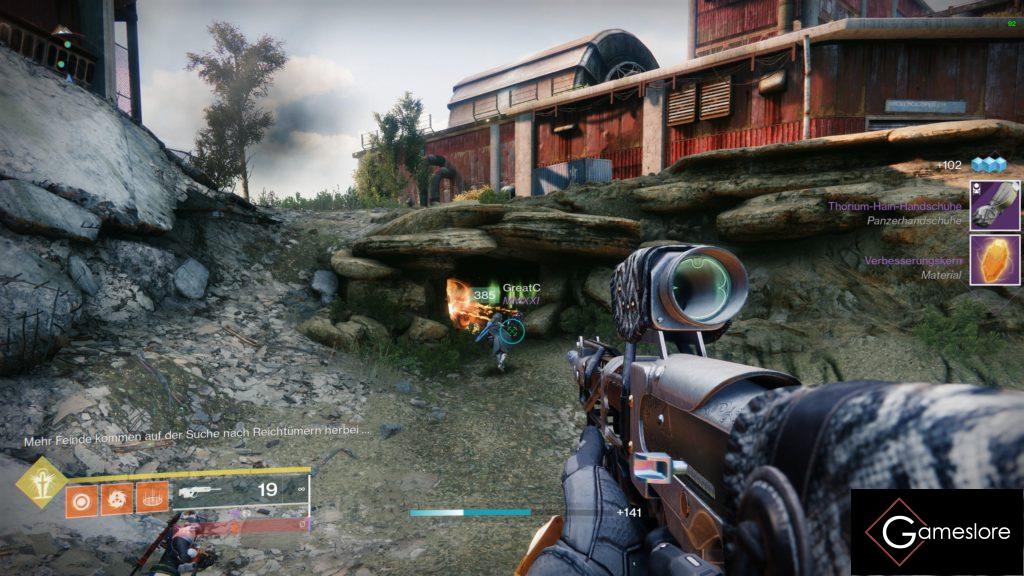
Task: Inspect the Verbesserungskern material loot tile
Action: (x=995, y=260)
